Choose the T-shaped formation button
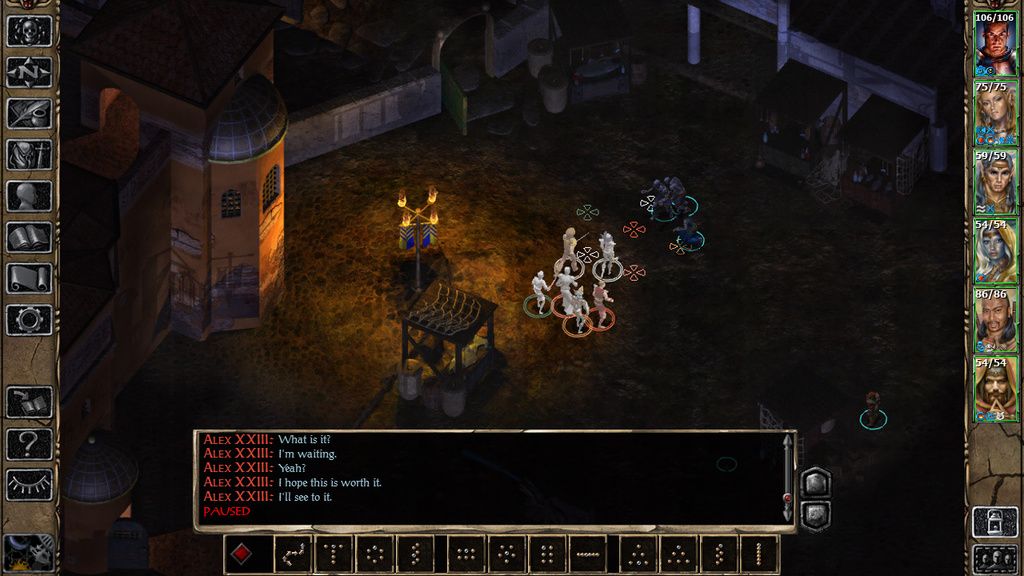 tap(334, 554)
